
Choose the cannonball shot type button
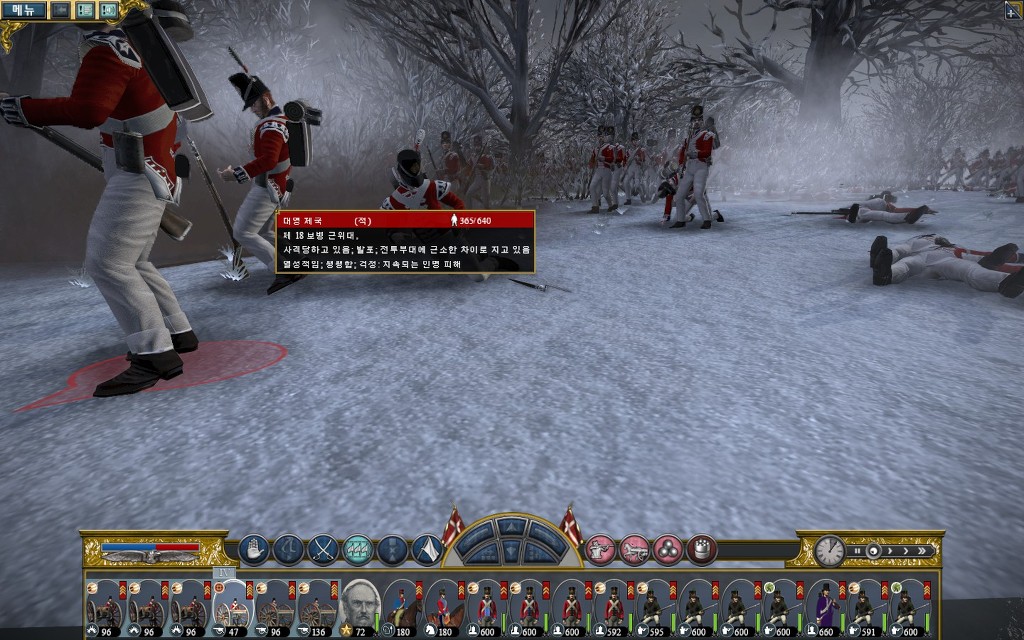coord(668,549)
